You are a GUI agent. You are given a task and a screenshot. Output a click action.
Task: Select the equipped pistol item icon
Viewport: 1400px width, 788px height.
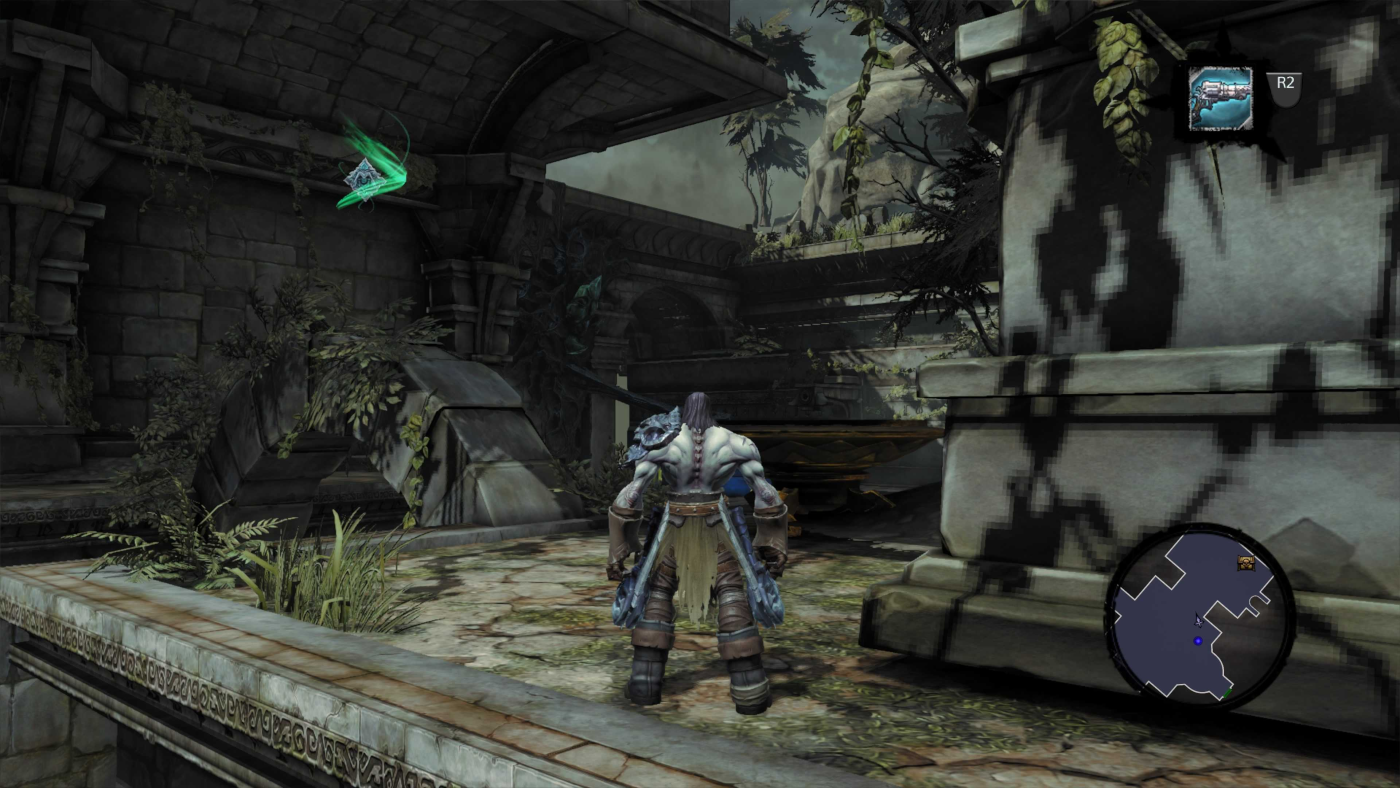pos(1220,98)
